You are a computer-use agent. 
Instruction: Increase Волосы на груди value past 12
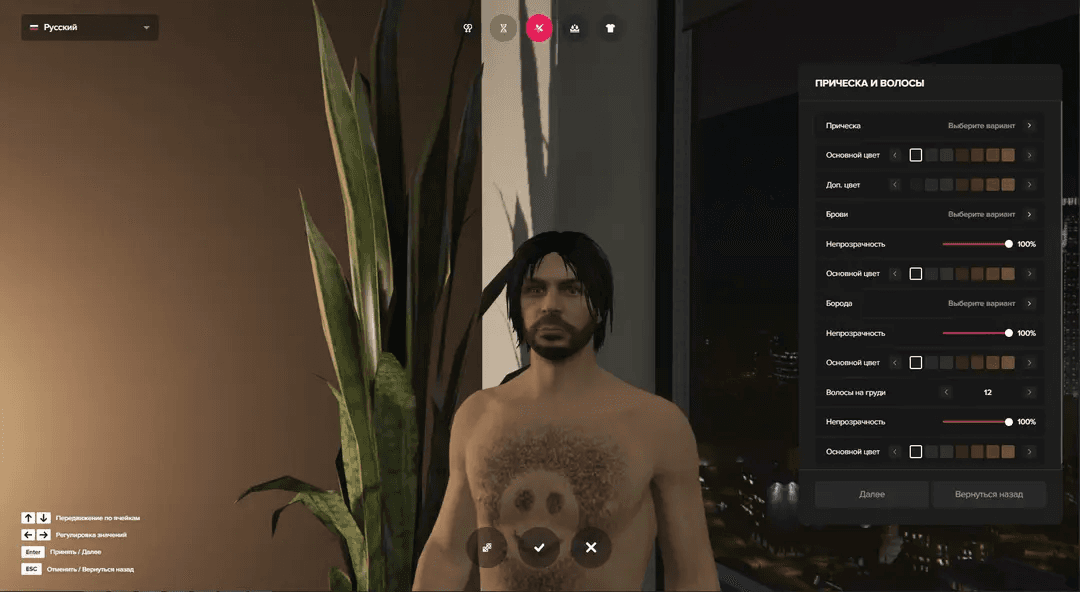1029,392
